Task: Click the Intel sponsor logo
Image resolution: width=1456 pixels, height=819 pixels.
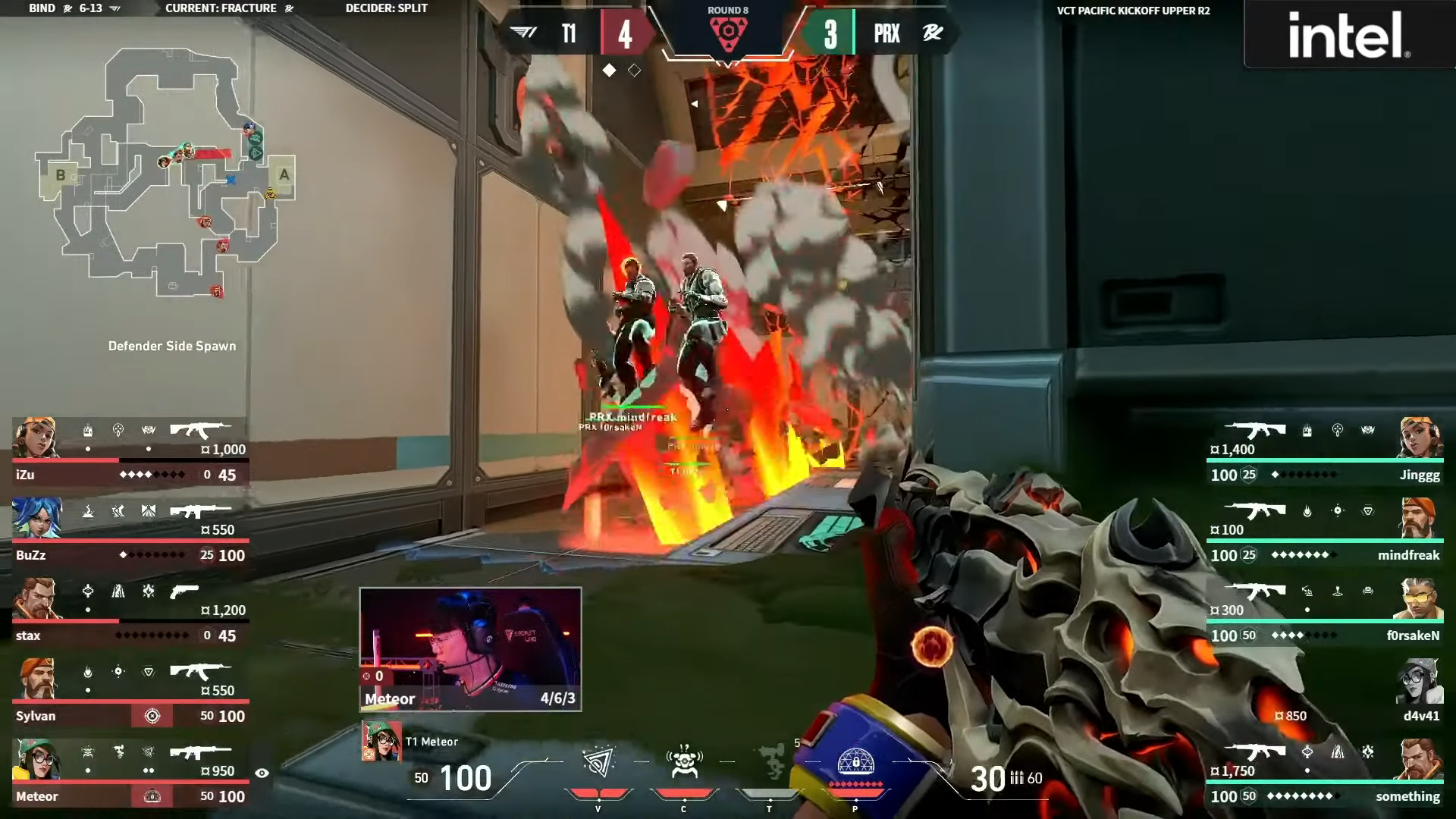Action: pyautogui.click(x=1349, y=35)
